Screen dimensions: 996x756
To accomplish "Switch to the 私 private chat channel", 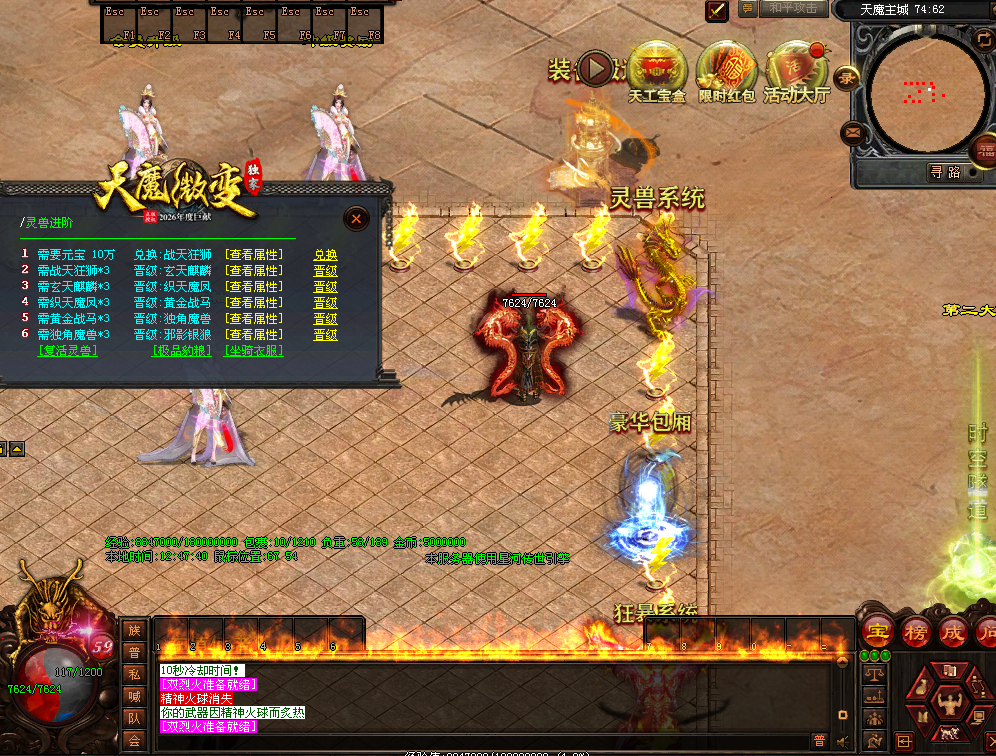I will tap(134, 674).
